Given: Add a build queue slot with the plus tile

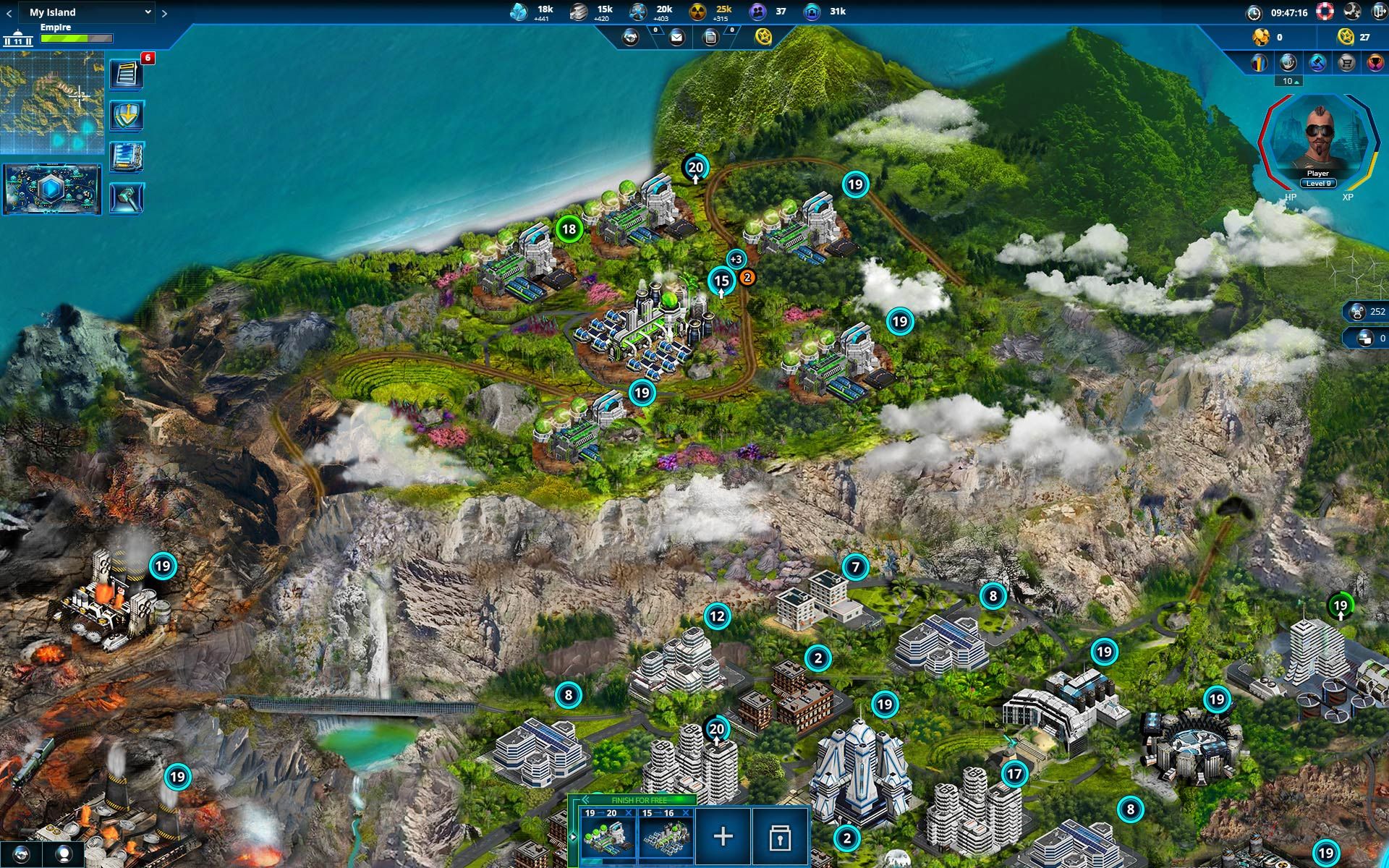Looking at the screenshot, I should point(723,837).
